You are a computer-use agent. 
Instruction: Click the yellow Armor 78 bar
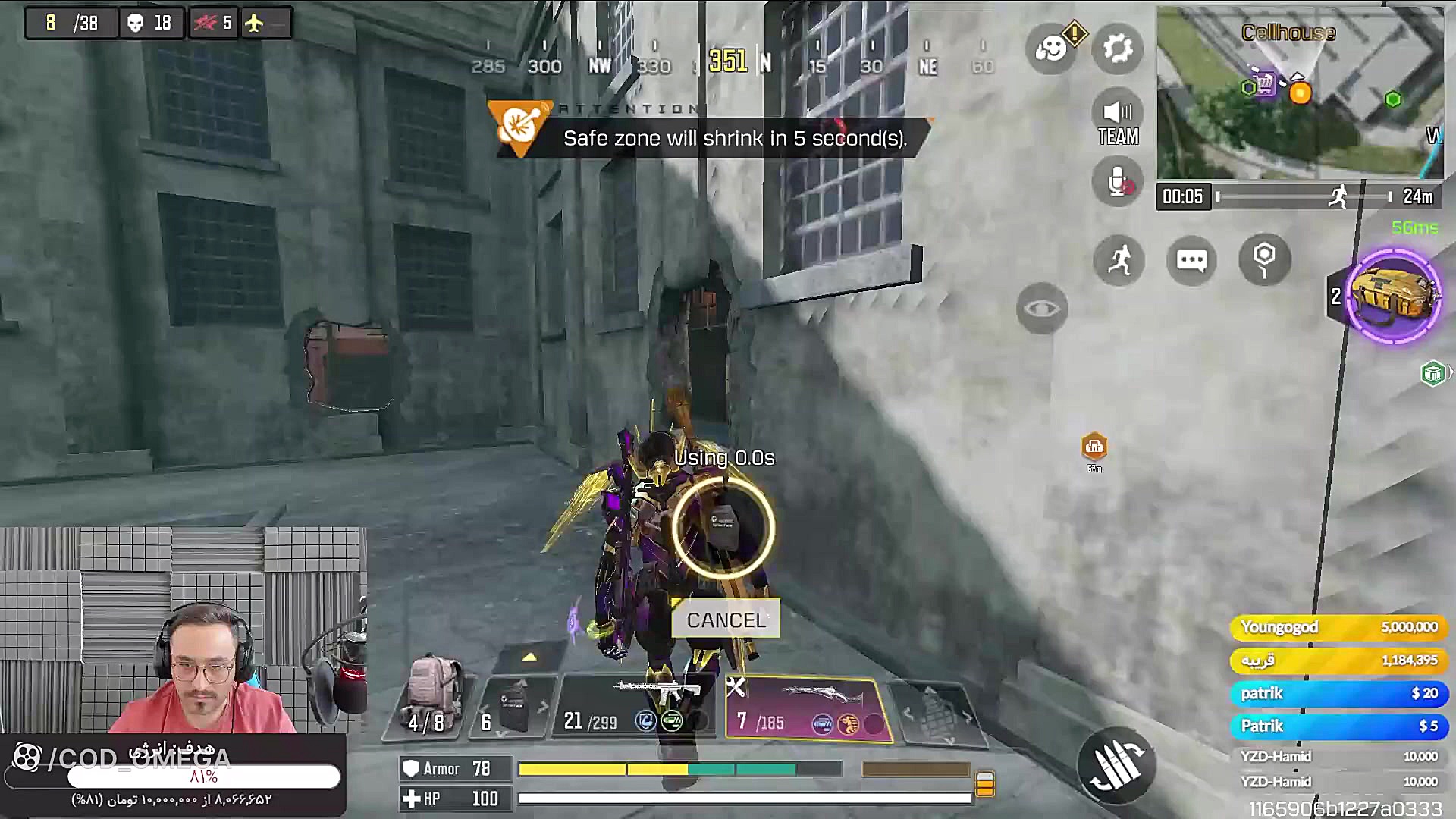[x=576, y=769]
